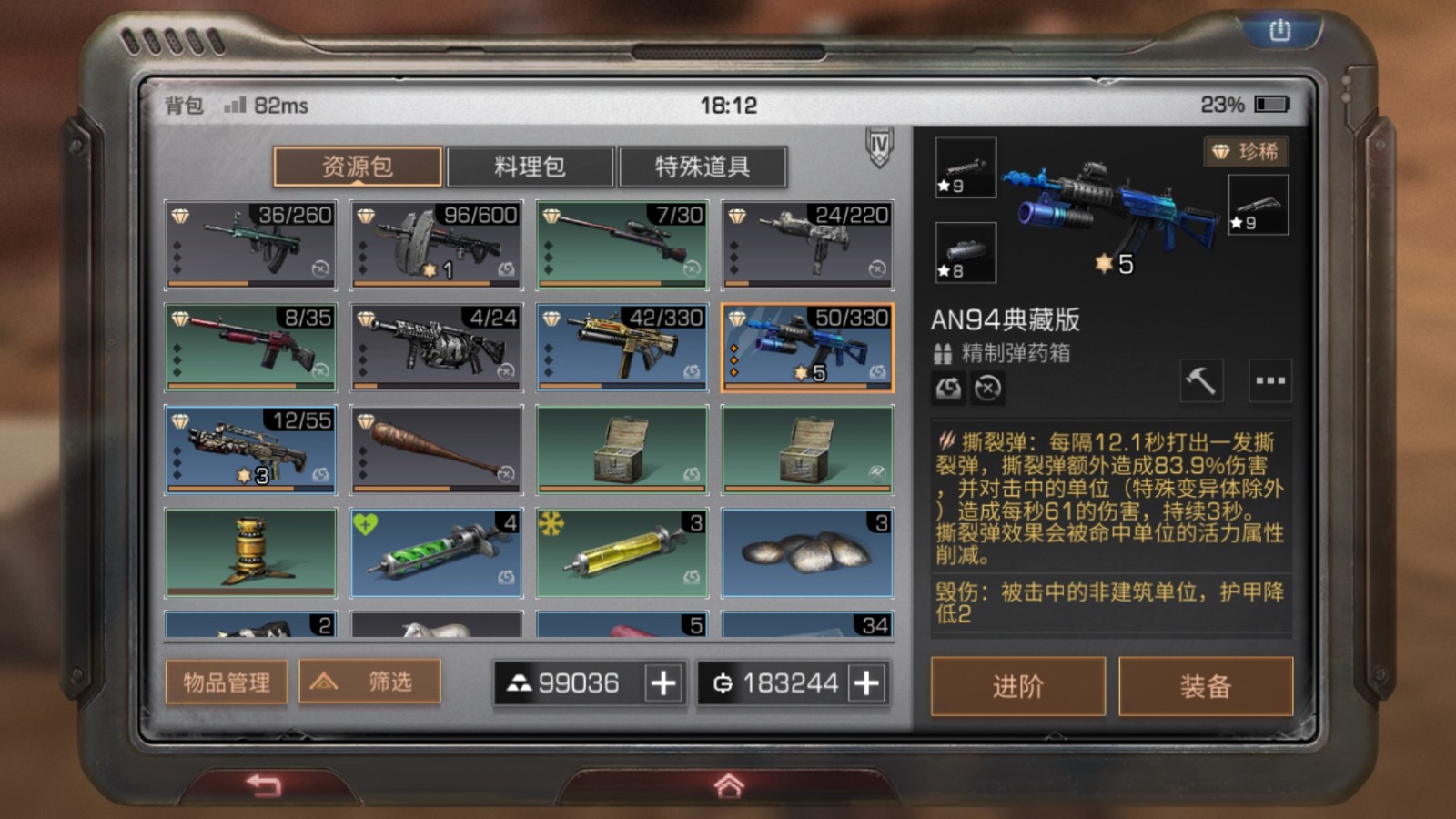1456x819 pixels.
Task: Open the 筛选 filter panel
Action: (368, 682)
